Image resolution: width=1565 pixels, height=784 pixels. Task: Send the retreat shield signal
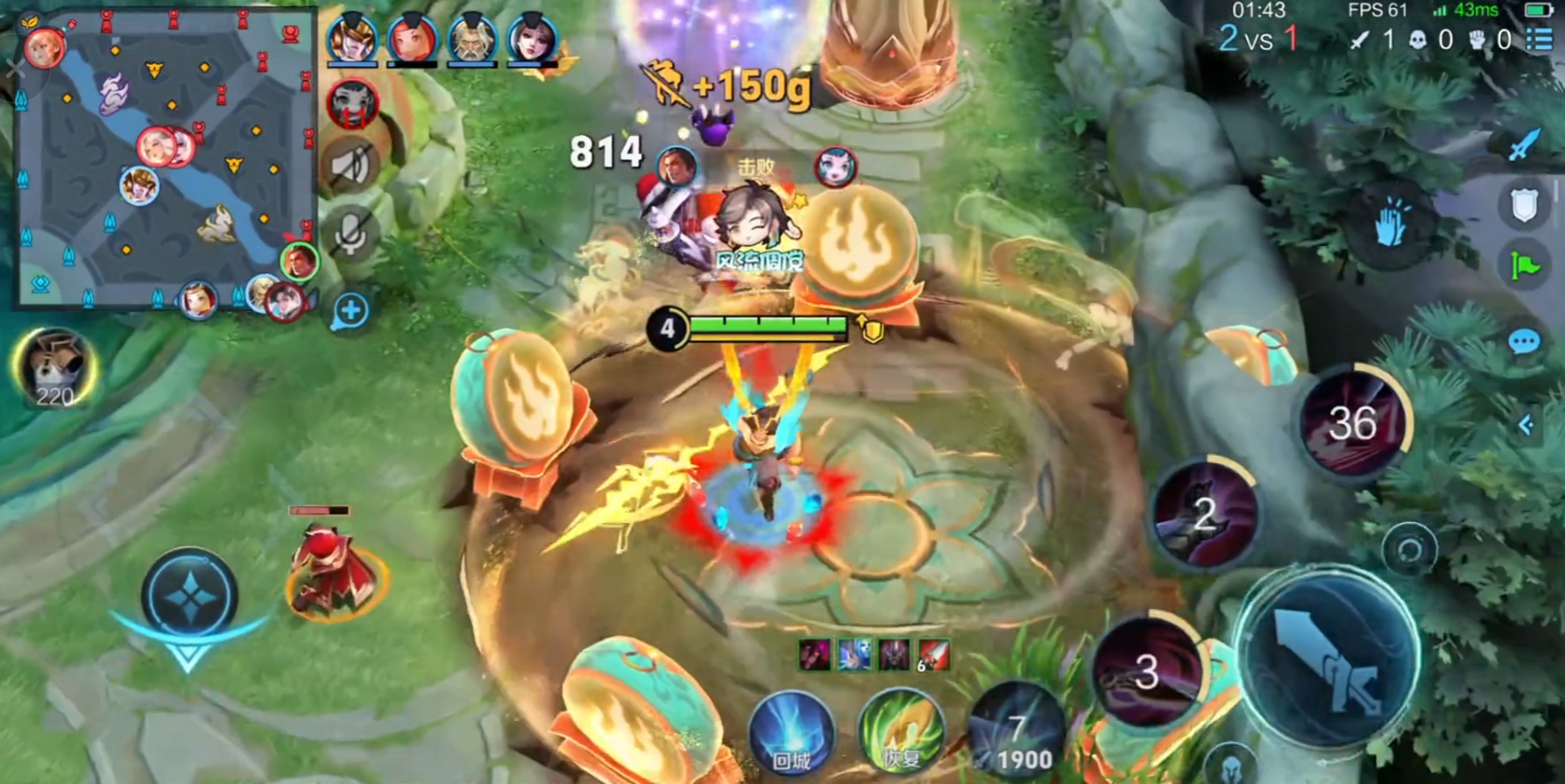point(1524,207)
